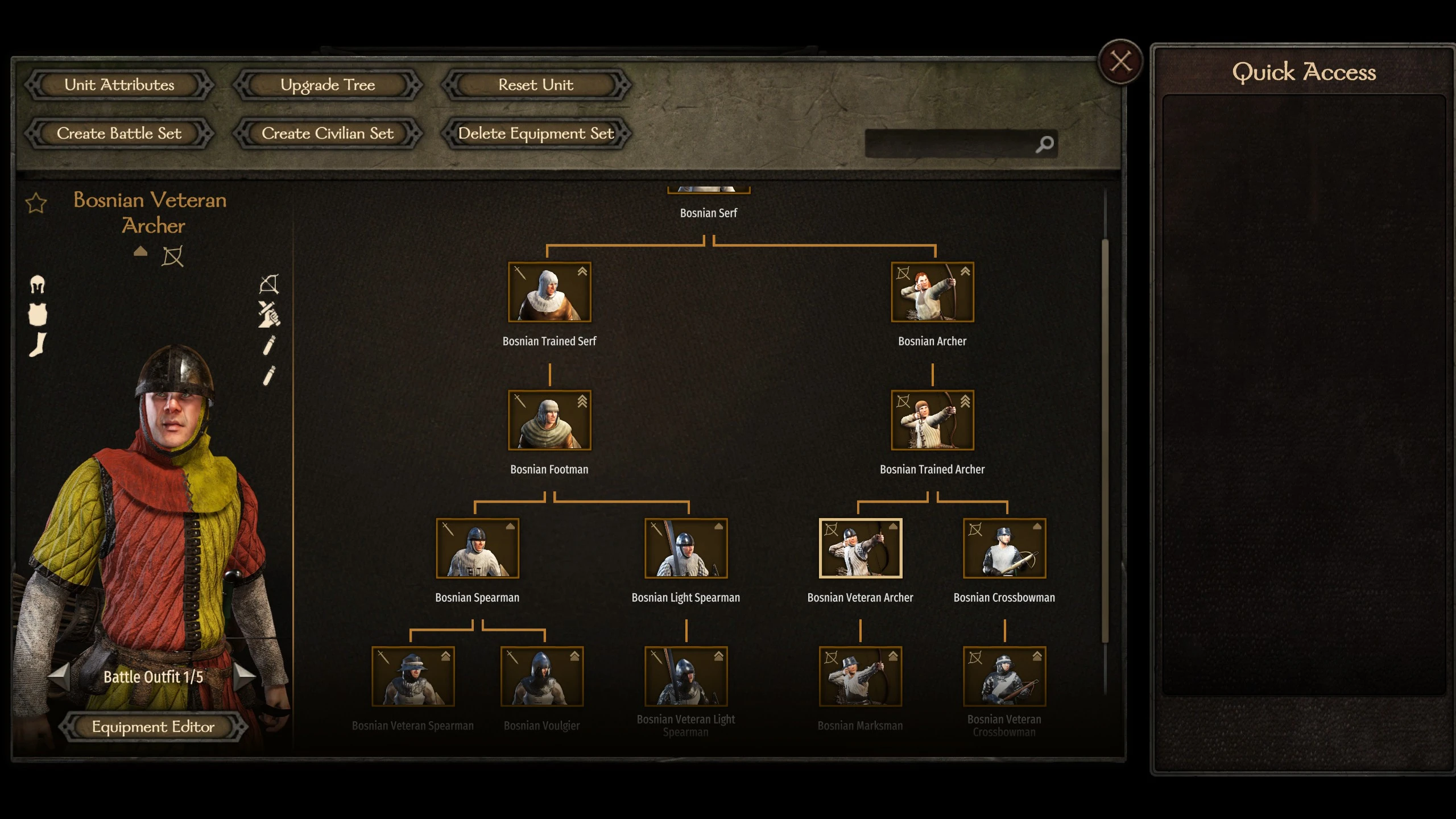This screenshot has width=1456, height=819.
Task: Show the Upgrade Tree view
Action: click(x=328, y=85)
